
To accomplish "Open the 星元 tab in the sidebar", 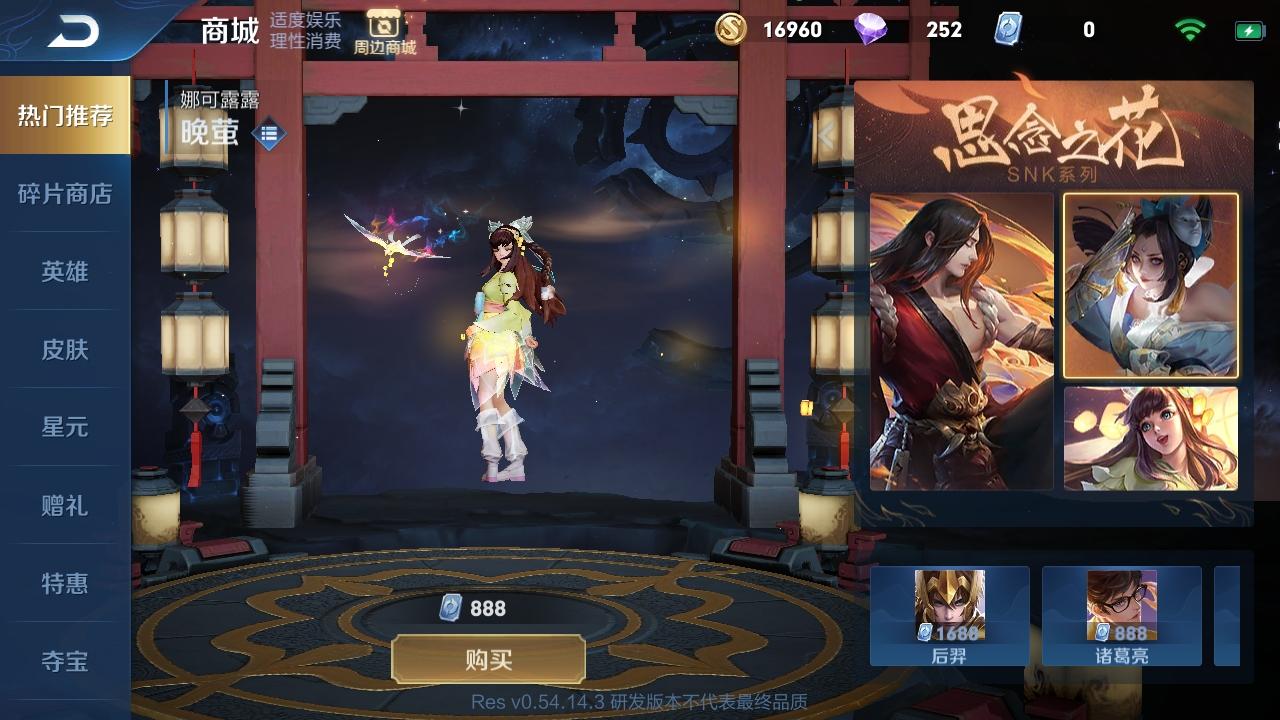I will (64, 428).
